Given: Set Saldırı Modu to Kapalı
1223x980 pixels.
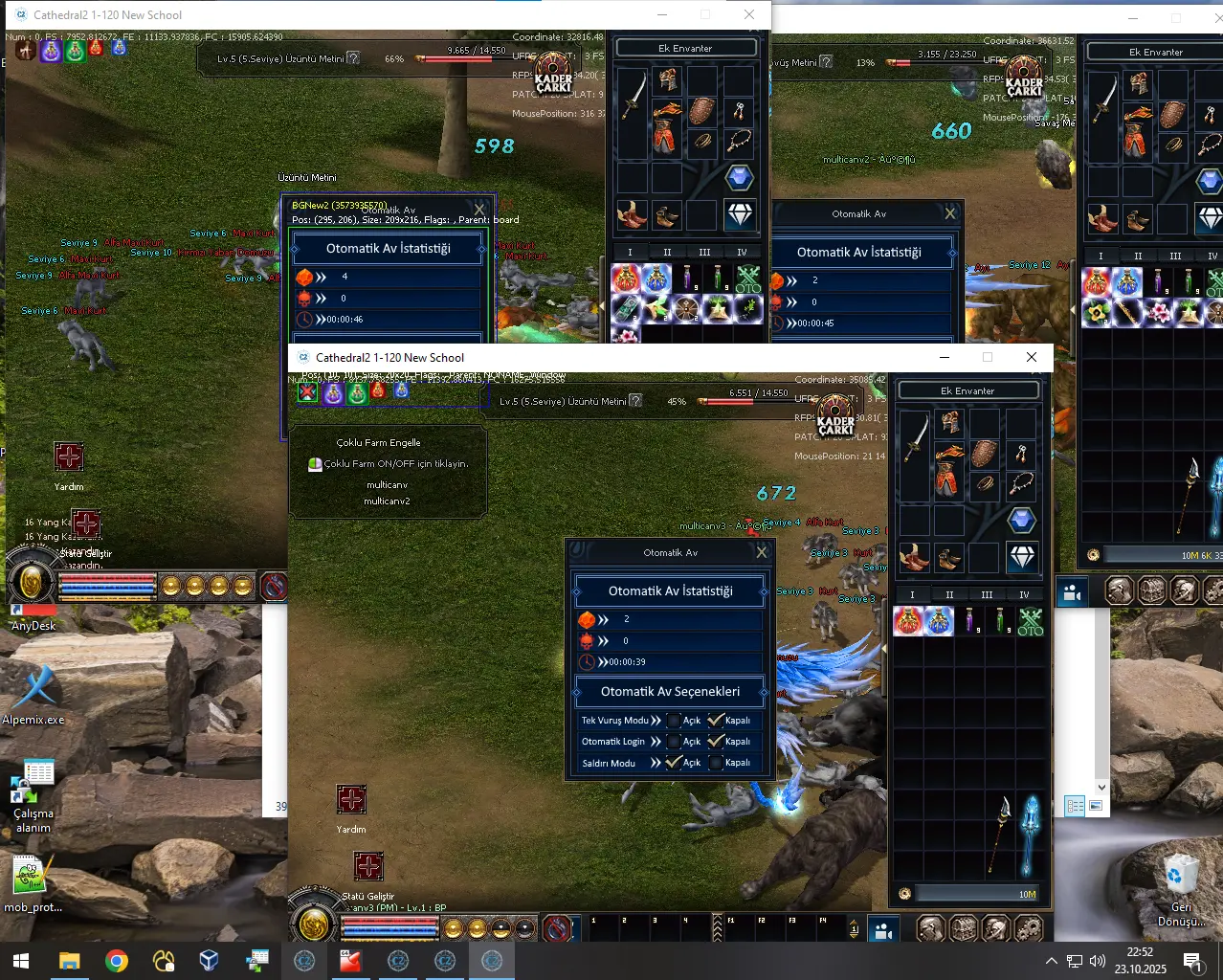Looking at the screenshot, I should pyautogui.click(x=715, y=763).
